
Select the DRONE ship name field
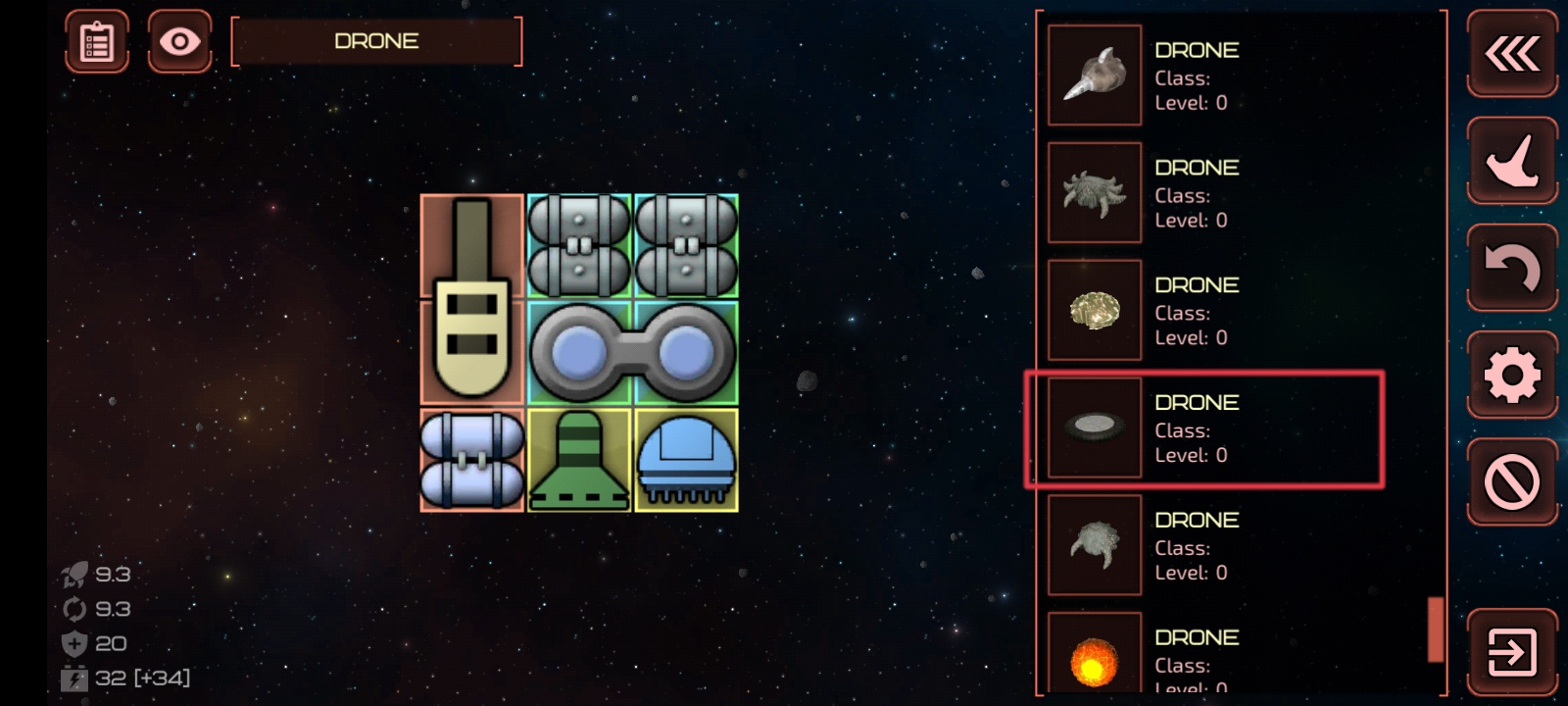376,41
